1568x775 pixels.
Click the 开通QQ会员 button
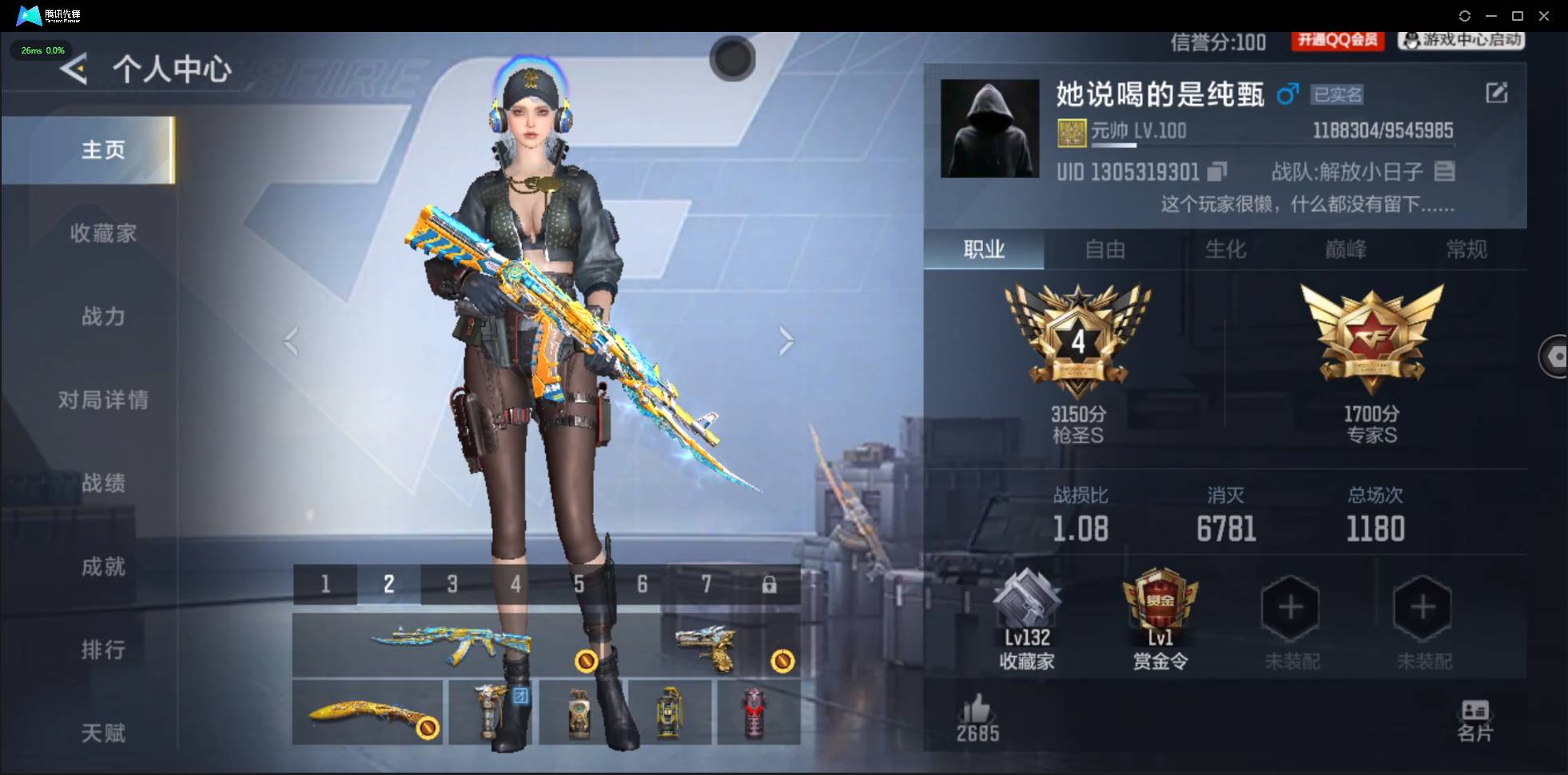pyautogui.click(x=1337, y=42)
